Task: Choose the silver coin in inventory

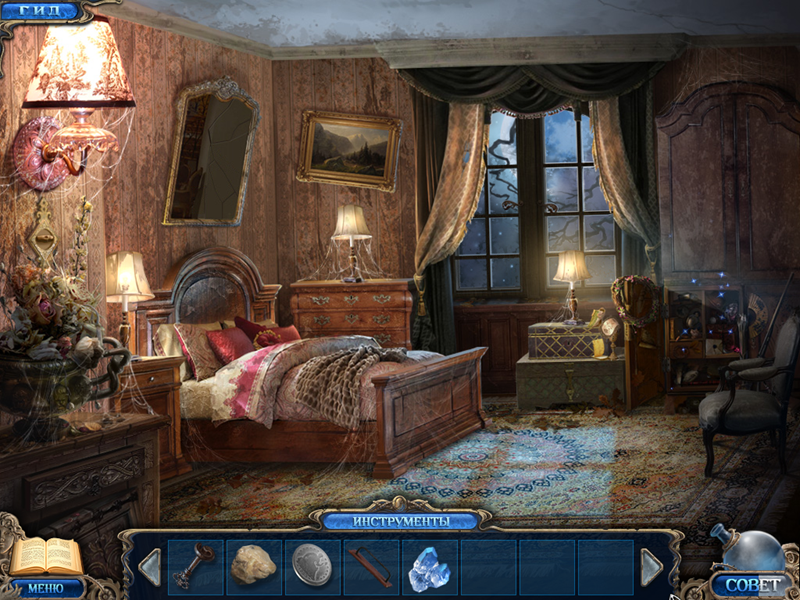Action: (311, 566)
